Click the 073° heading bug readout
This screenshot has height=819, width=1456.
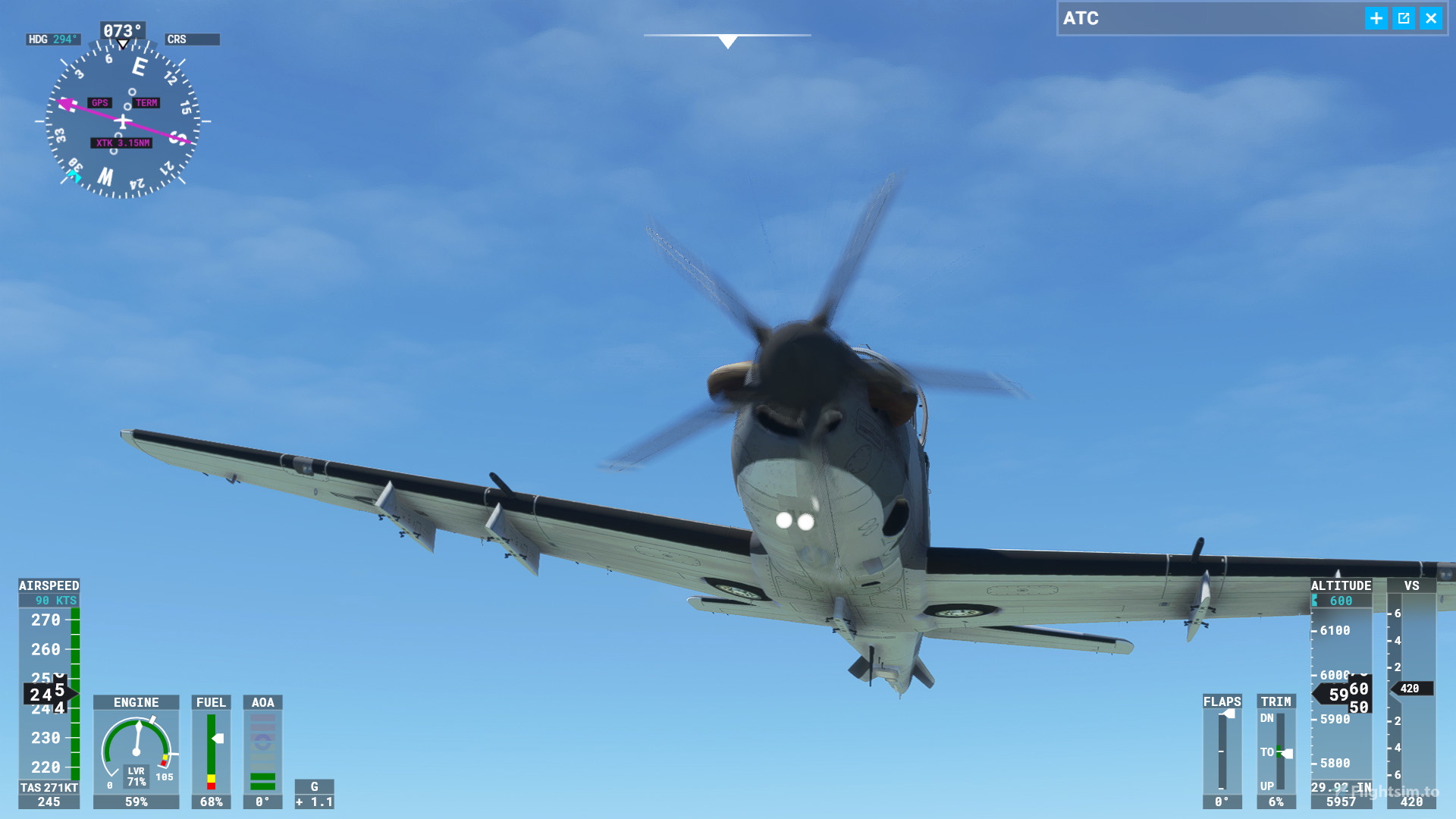tap(121, 30)
